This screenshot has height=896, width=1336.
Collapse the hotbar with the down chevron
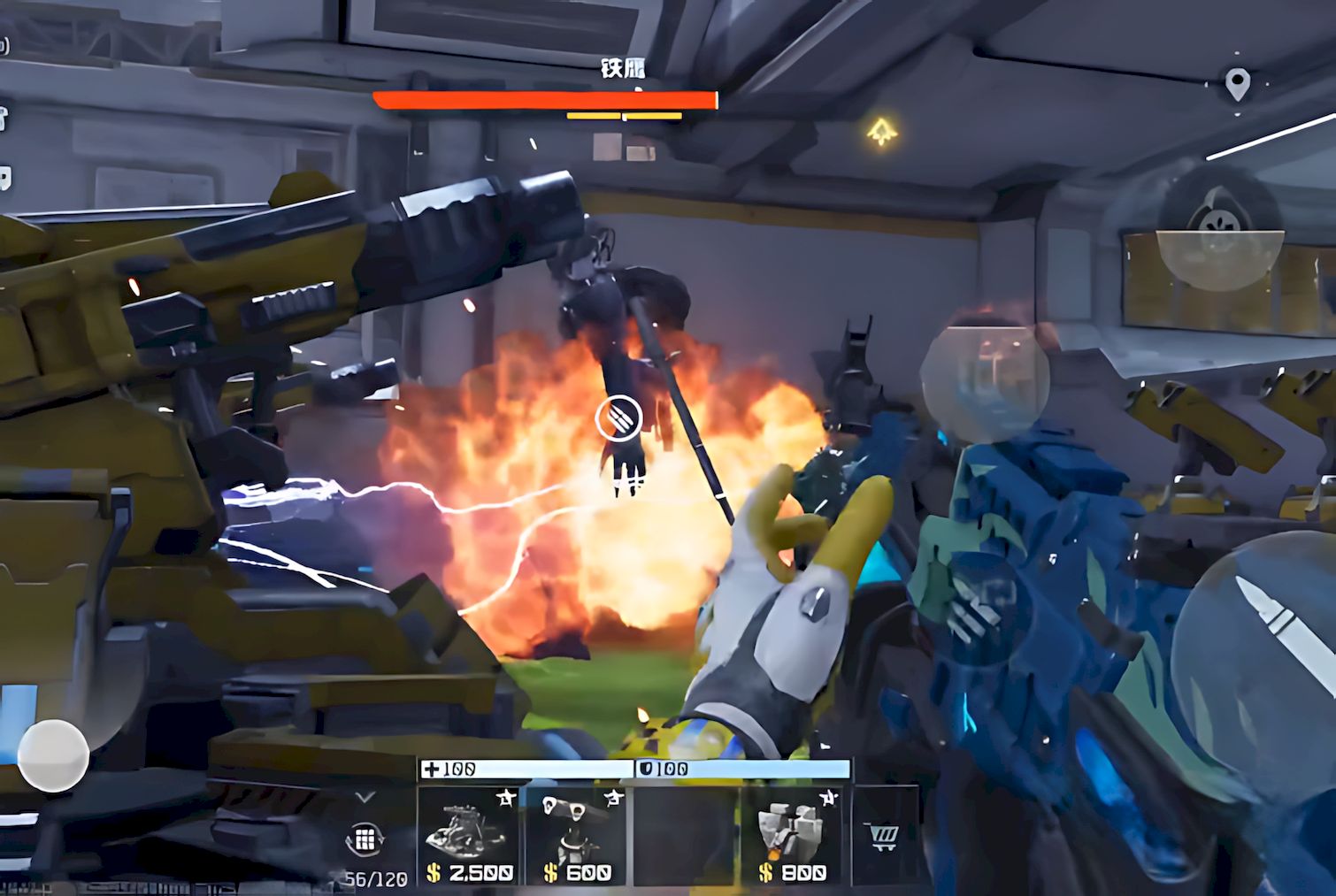tap(365, 797)
